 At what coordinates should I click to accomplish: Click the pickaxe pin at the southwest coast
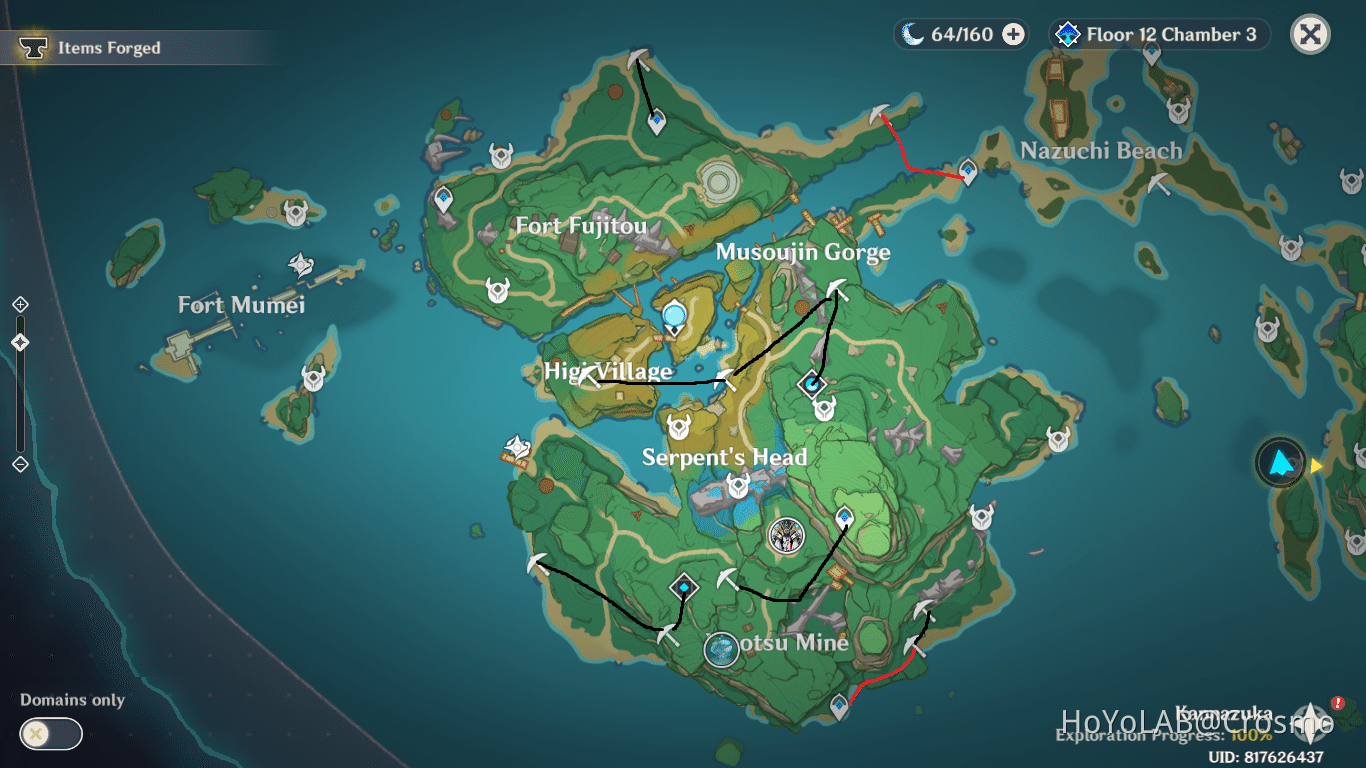click(x=536, y=566)
